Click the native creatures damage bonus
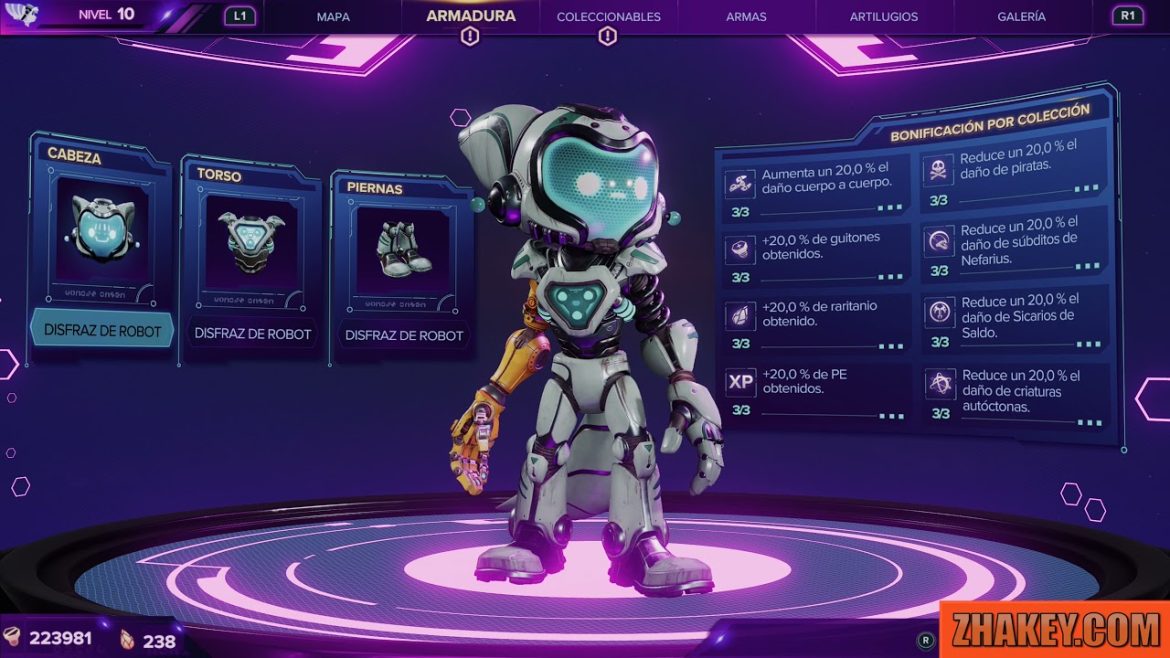 tap(1015, 393)
